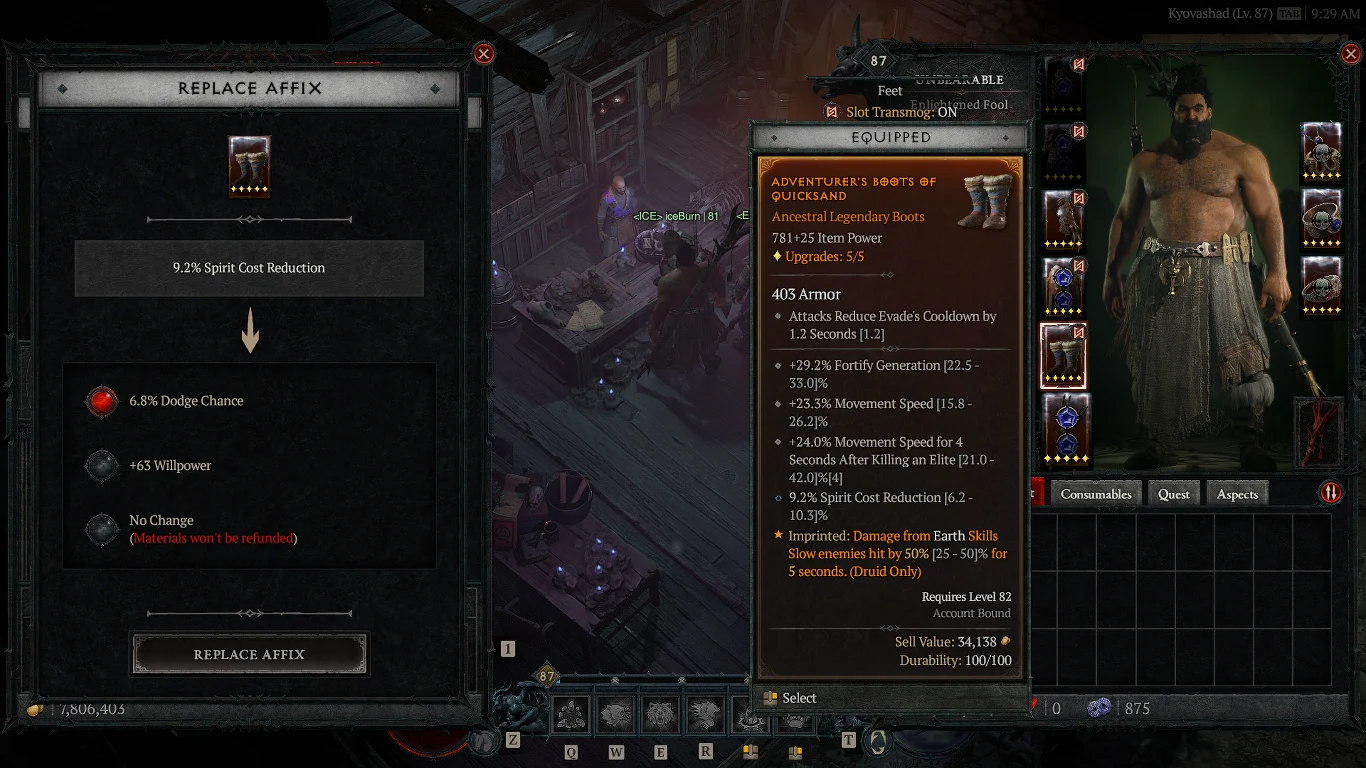Image resolution: width=1366 pixels, height=768 pixels.
Task: Select the Landslide skill icon on Q
Action: point(571,714)
